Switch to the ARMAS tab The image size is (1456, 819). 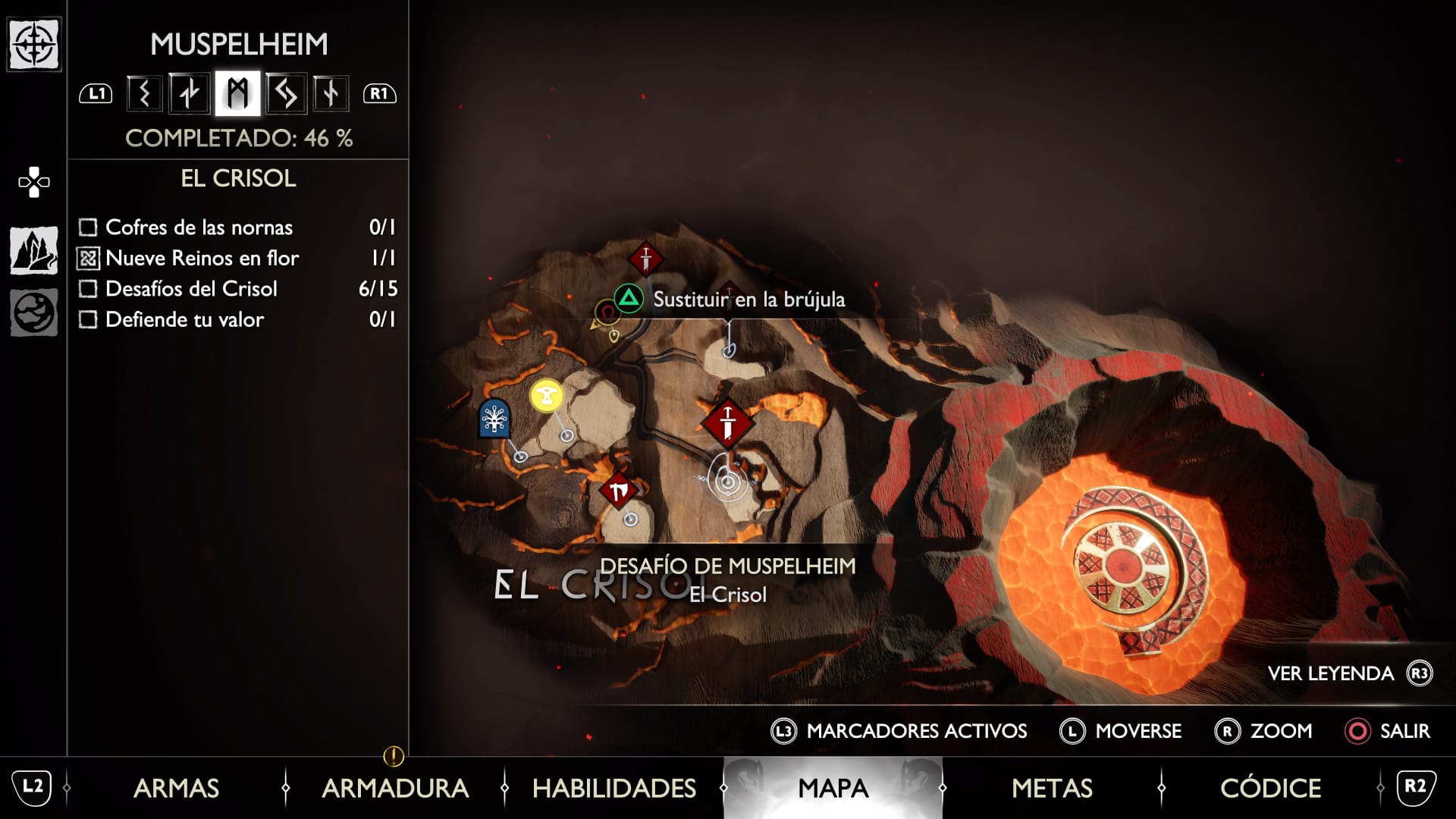[x=176, y=788]
